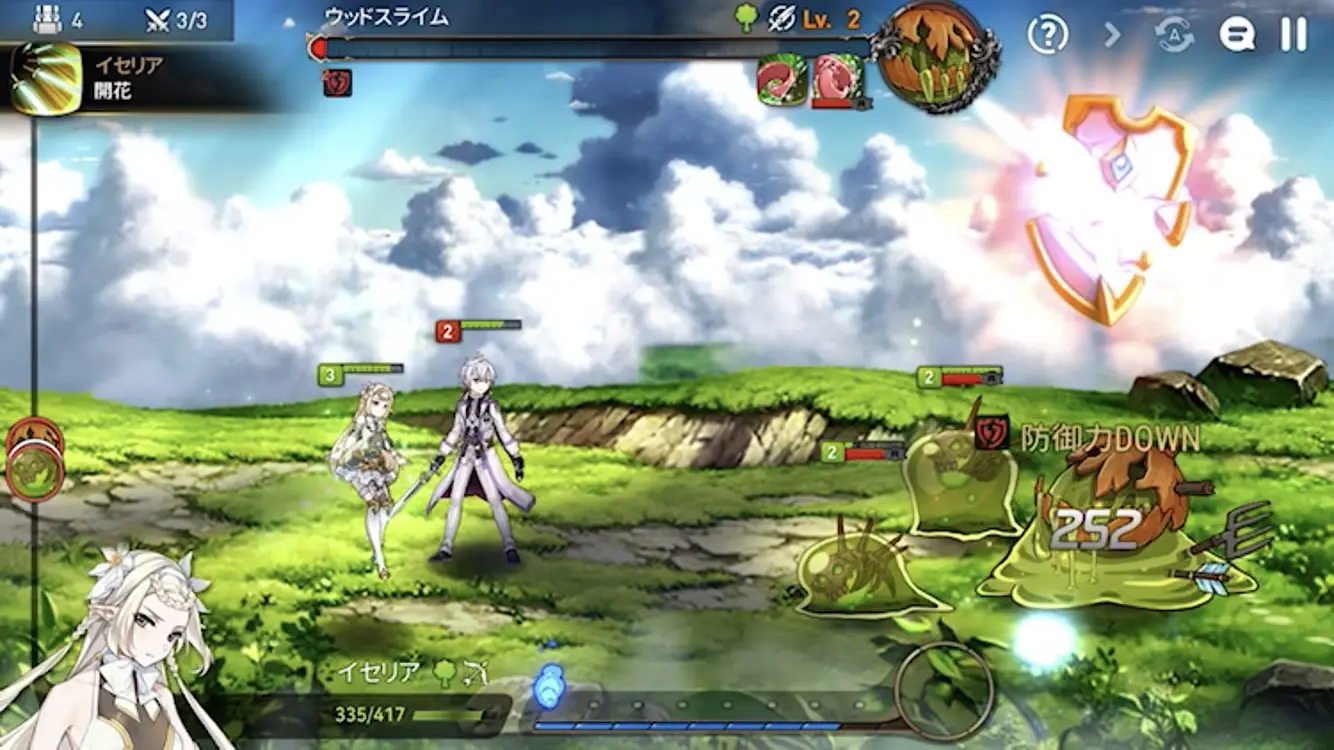This screenshot has height=750, width=1334.
Task: Open the chat speech-bubble button
Action: click(x=1237, y=35)
